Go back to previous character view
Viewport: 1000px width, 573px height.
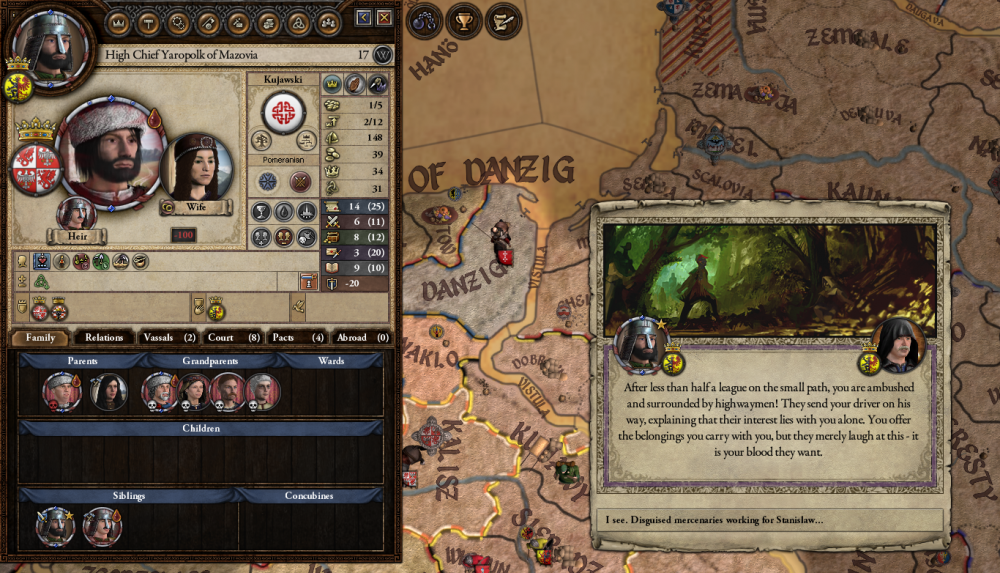click(363, 18)
